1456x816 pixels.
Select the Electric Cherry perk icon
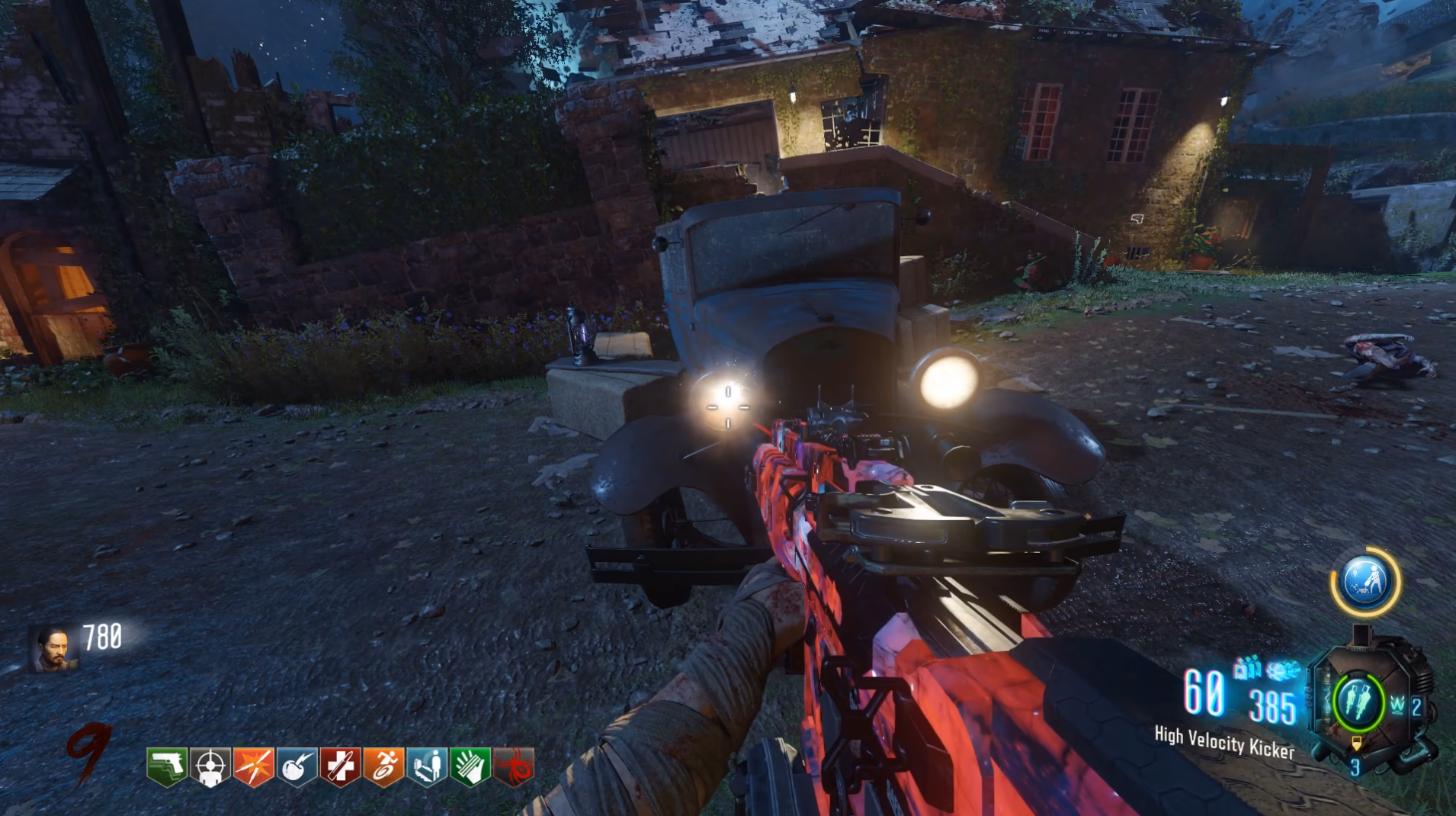pyautogui.click(x=297, y=766)
